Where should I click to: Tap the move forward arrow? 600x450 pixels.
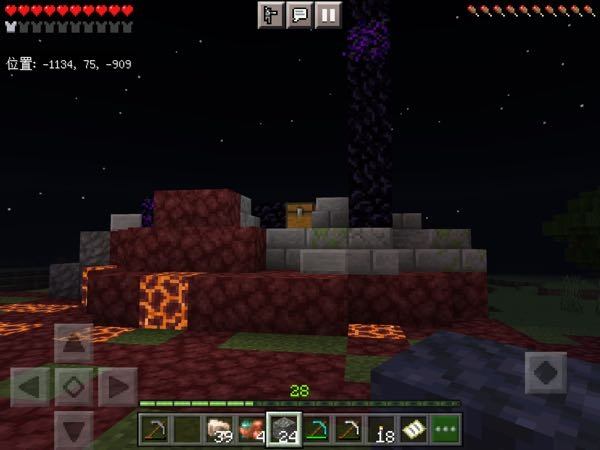click(x=73, y=343)
